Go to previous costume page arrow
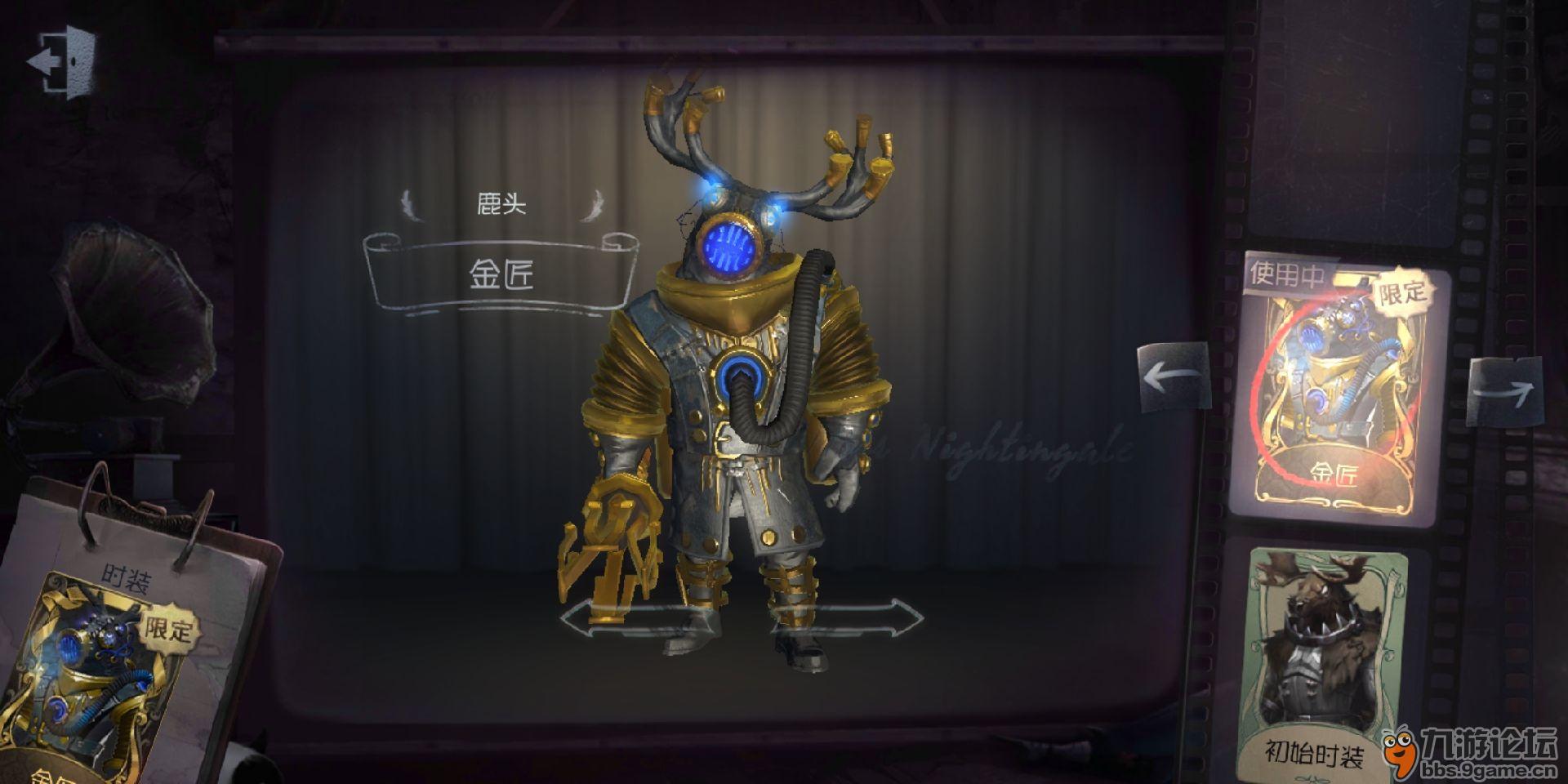Viewport: 1568px width, 784px height. [x=1173, y=378]
